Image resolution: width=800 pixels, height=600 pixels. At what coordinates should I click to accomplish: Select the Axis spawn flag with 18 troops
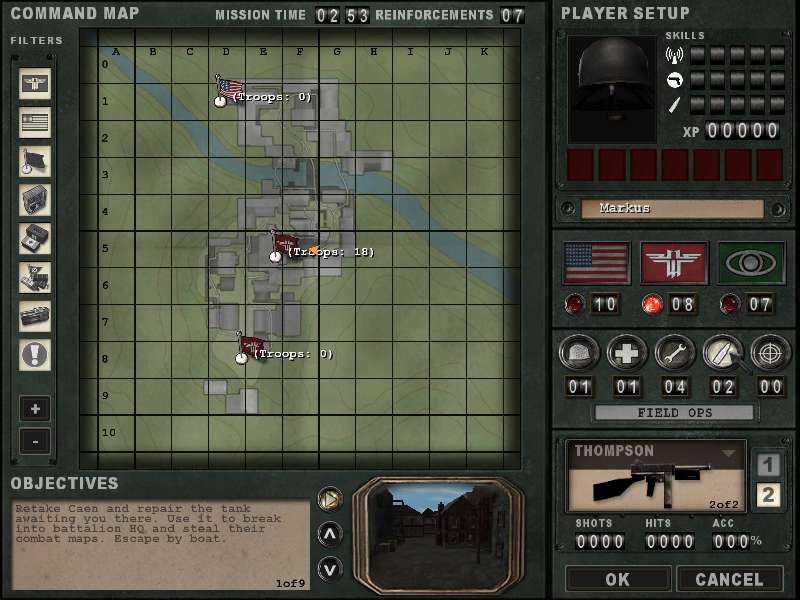(285, 245)
